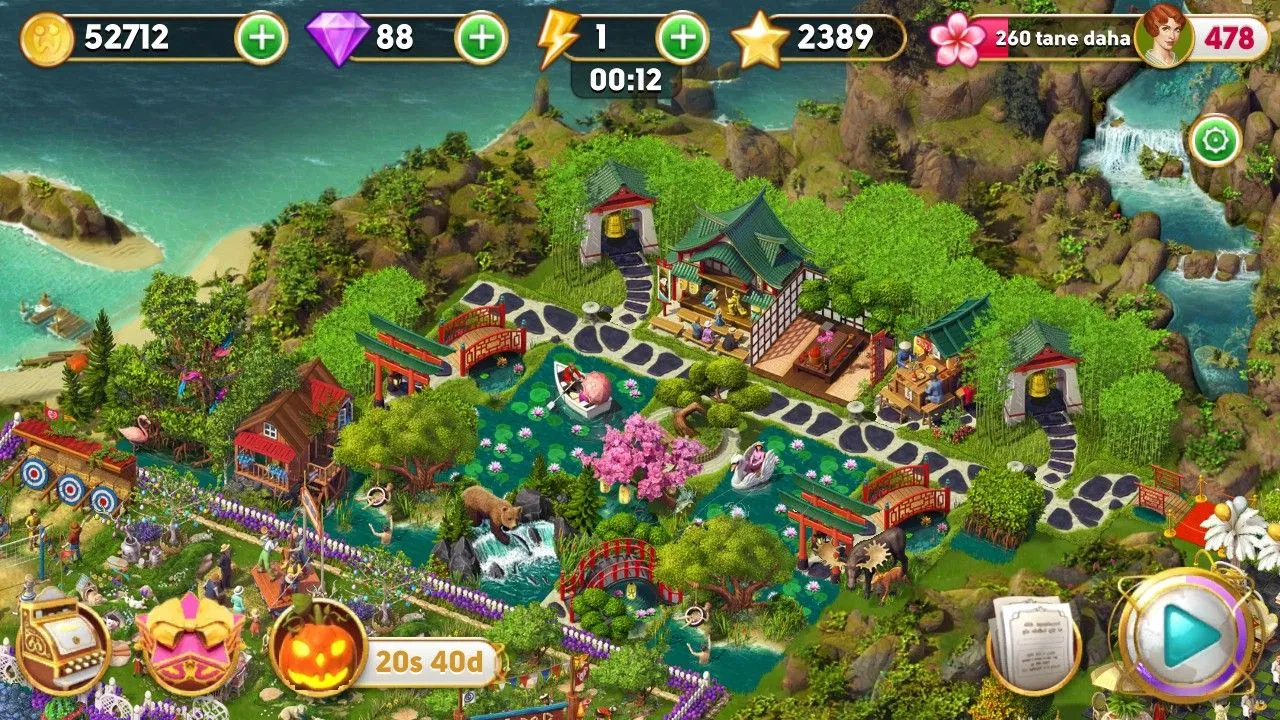The height and width of the screenshot is (720, 1280).
Task: Open the settings gear
Action: pos(1213,139)
